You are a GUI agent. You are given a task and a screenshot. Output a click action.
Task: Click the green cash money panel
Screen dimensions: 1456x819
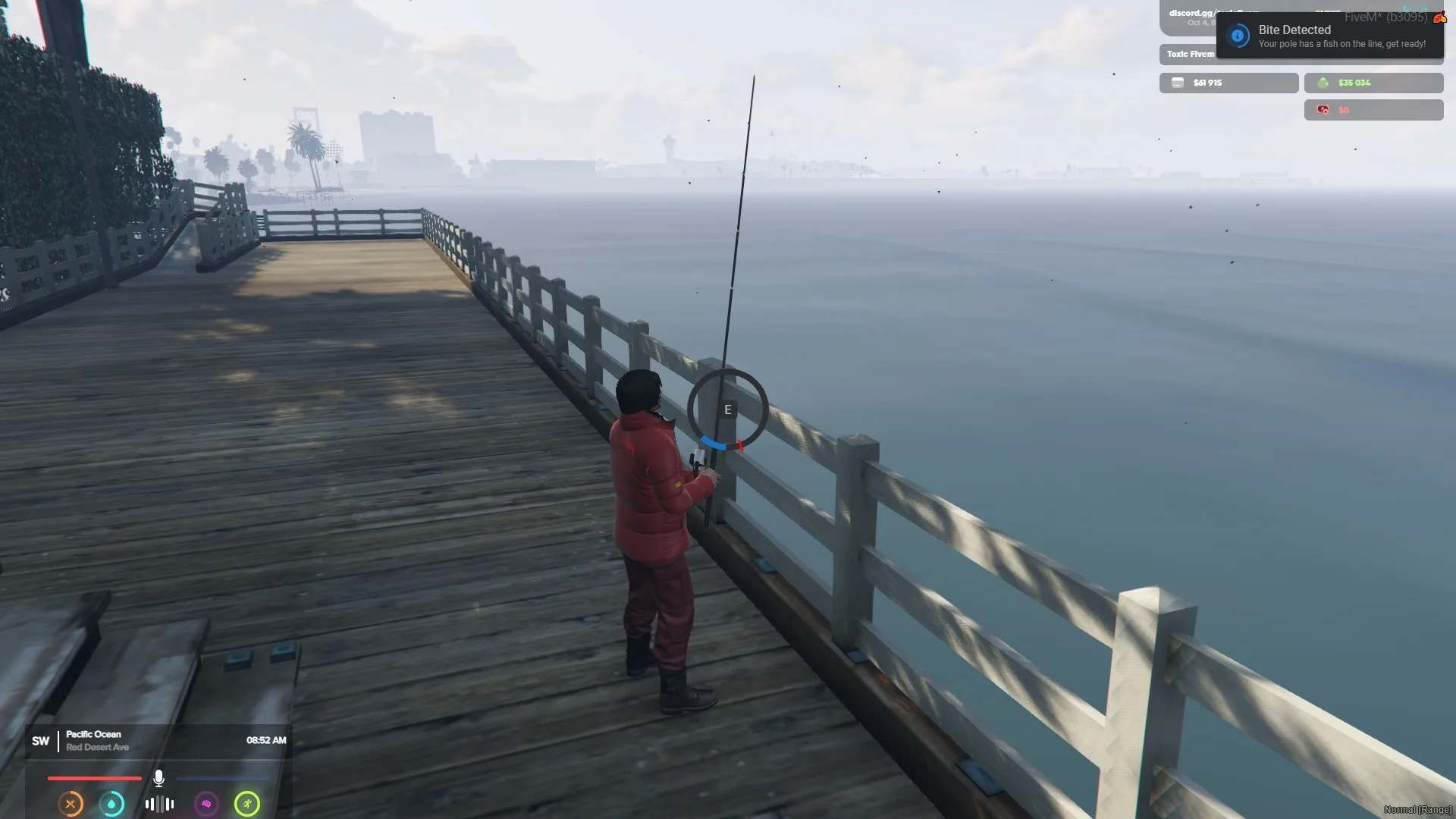(1373, 83)
